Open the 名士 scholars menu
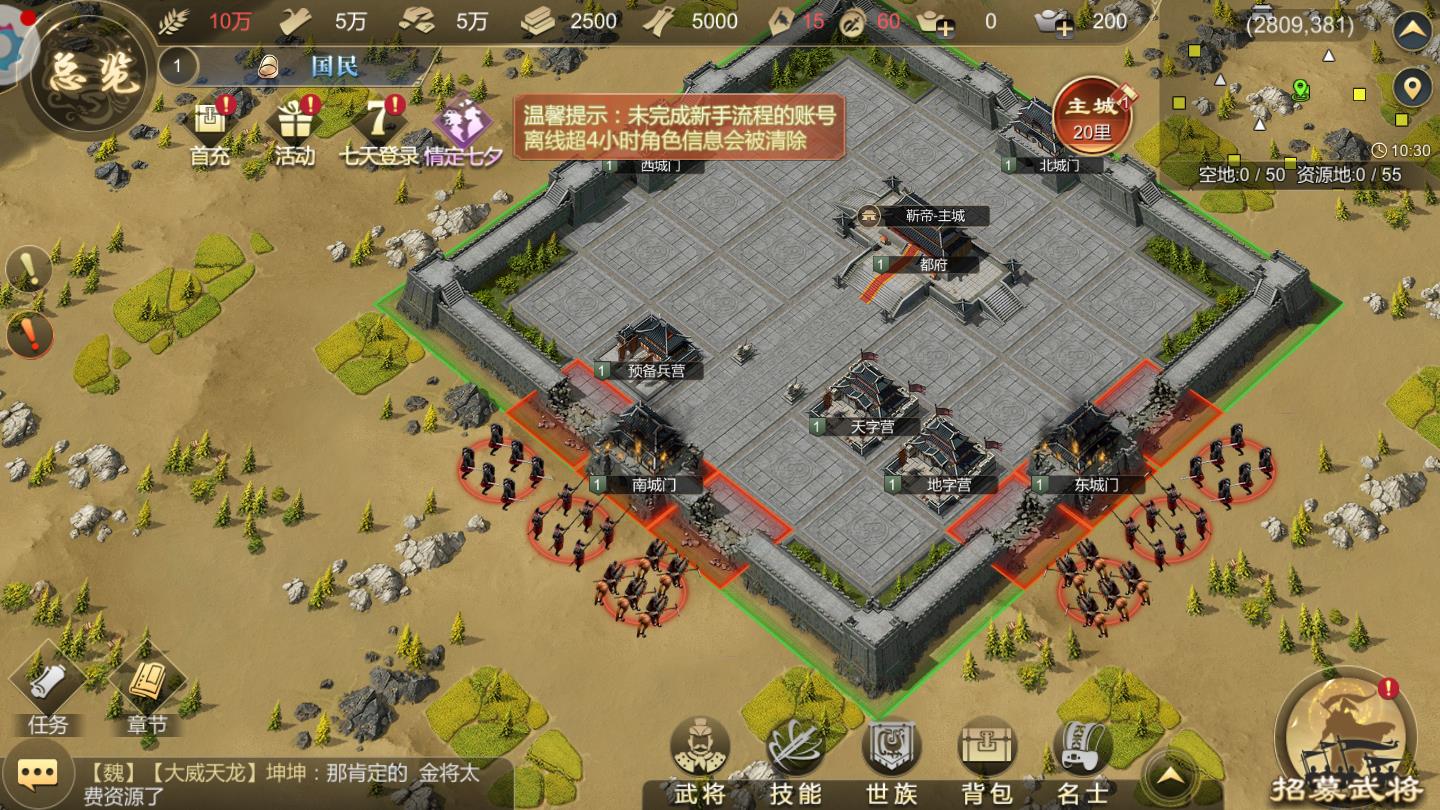 (x=1083, y=760)
